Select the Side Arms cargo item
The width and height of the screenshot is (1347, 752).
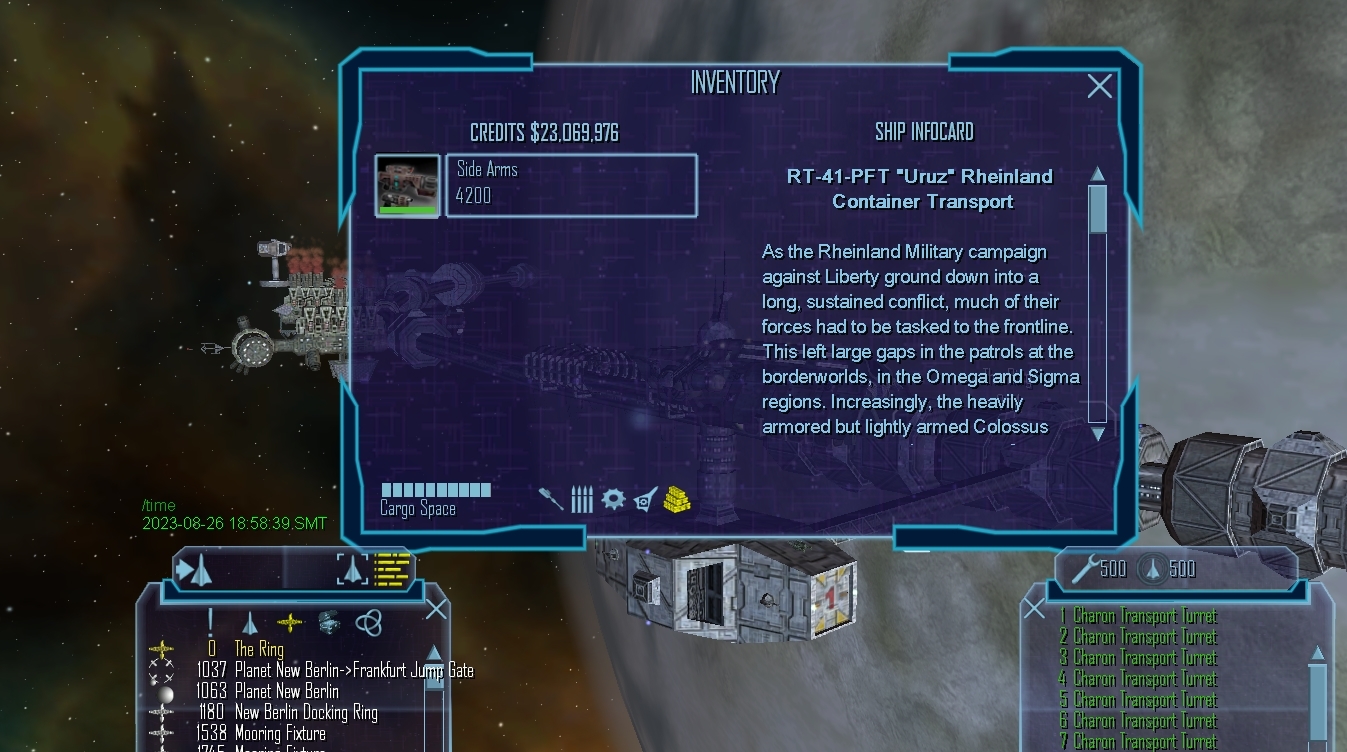[x=570, y=184]
